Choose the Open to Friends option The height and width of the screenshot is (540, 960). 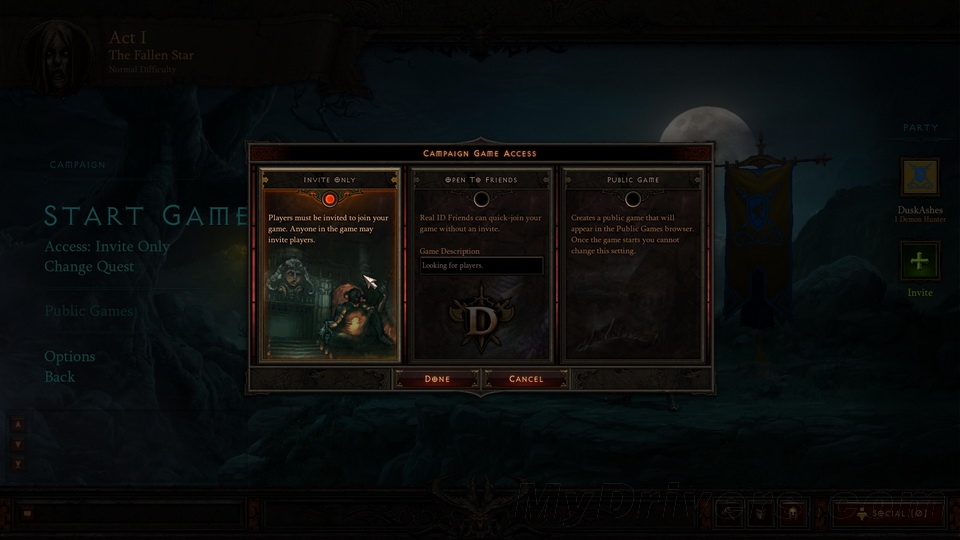pos(481,199)
